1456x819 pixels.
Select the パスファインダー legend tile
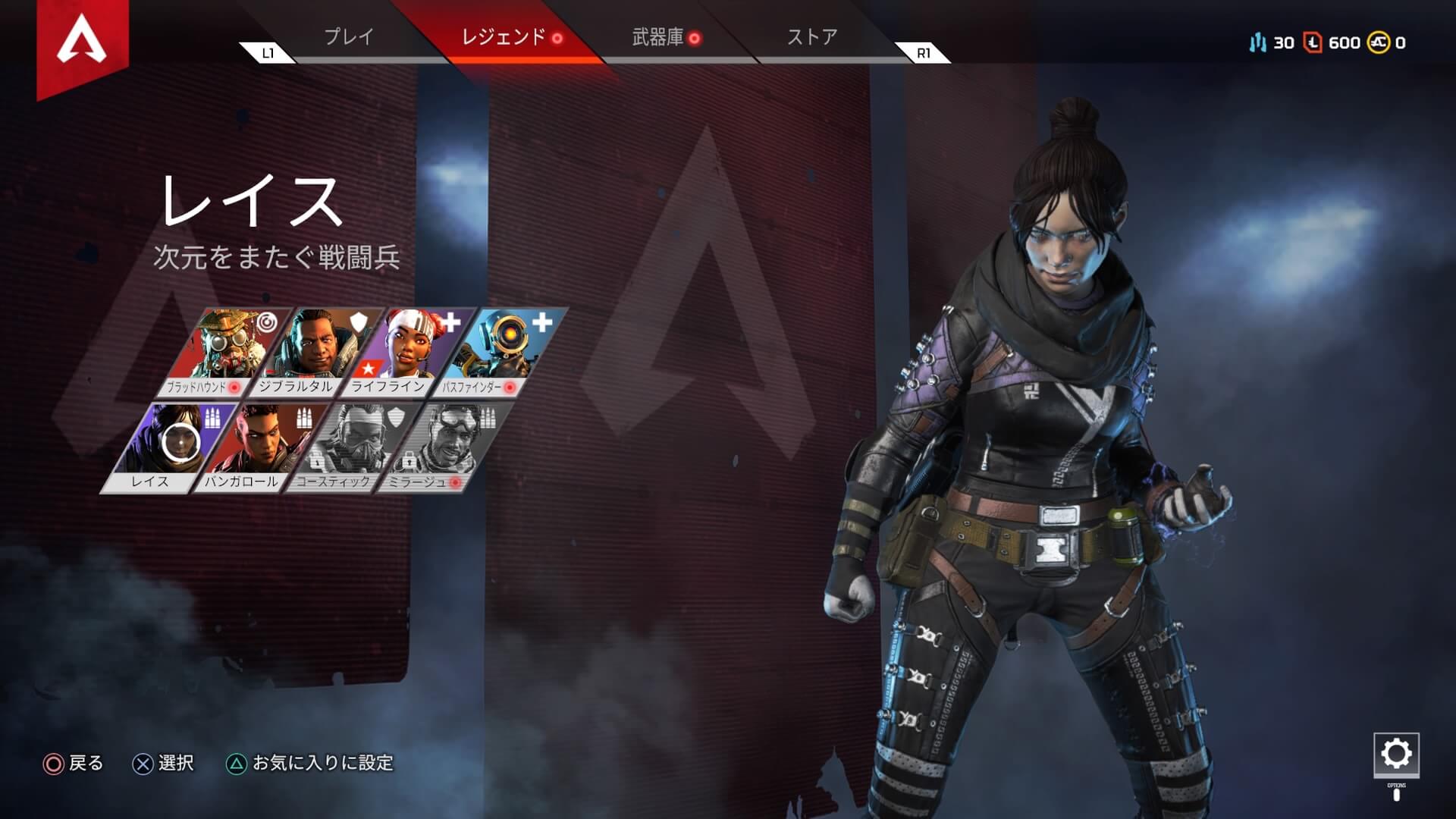[x=500, y=350]
